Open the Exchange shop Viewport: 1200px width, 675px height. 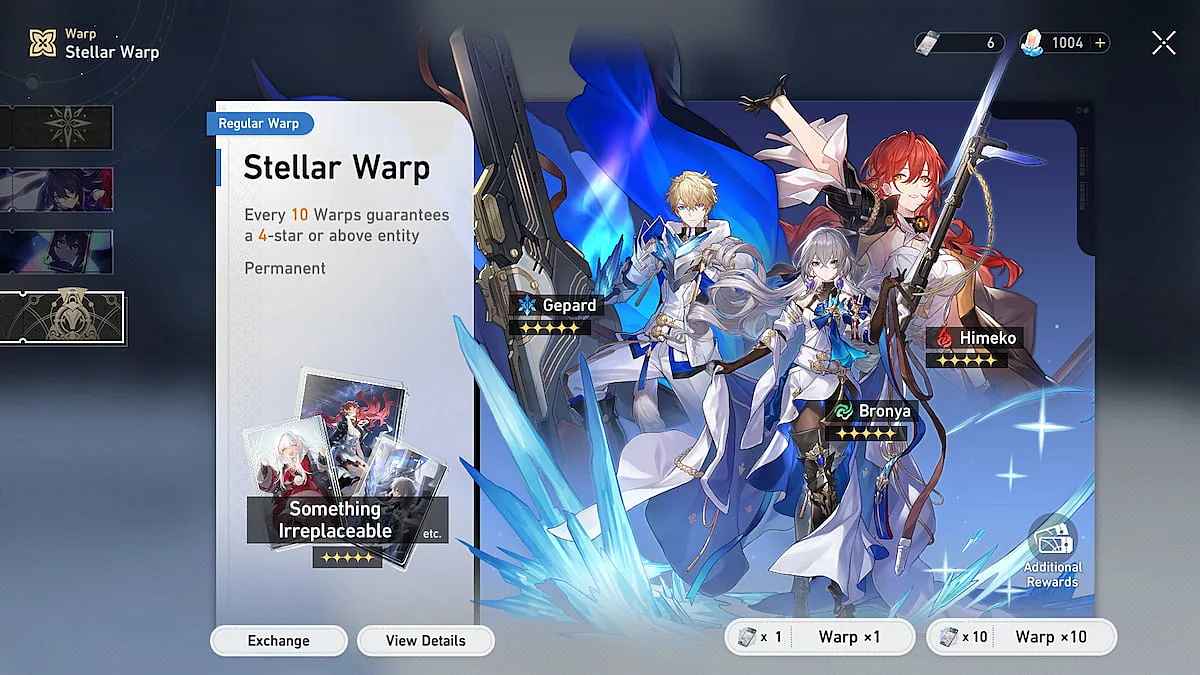278,641
